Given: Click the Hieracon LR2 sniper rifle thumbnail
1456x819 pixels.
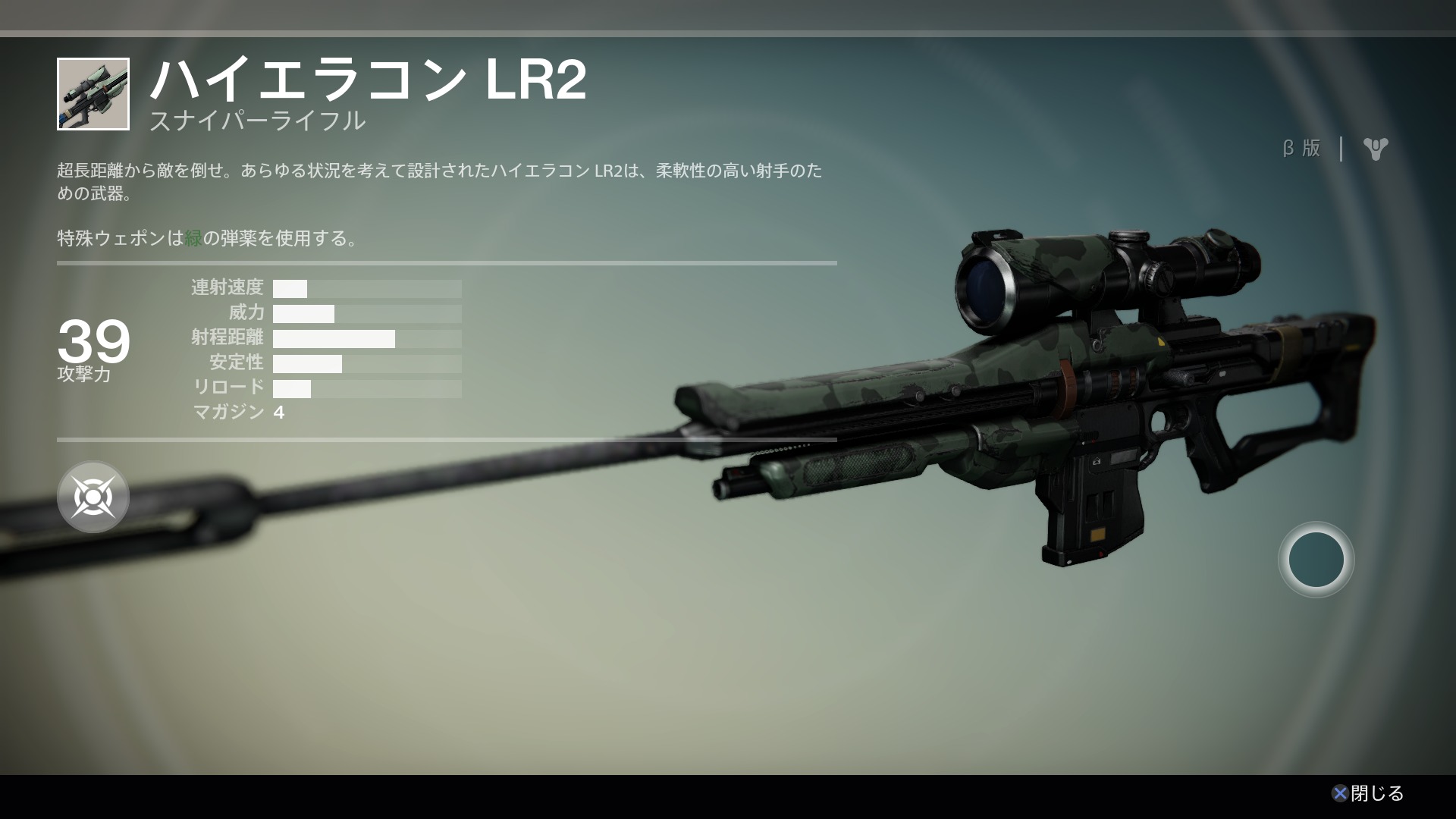Looking at the screenshot, I should click(x=93, y=94).
